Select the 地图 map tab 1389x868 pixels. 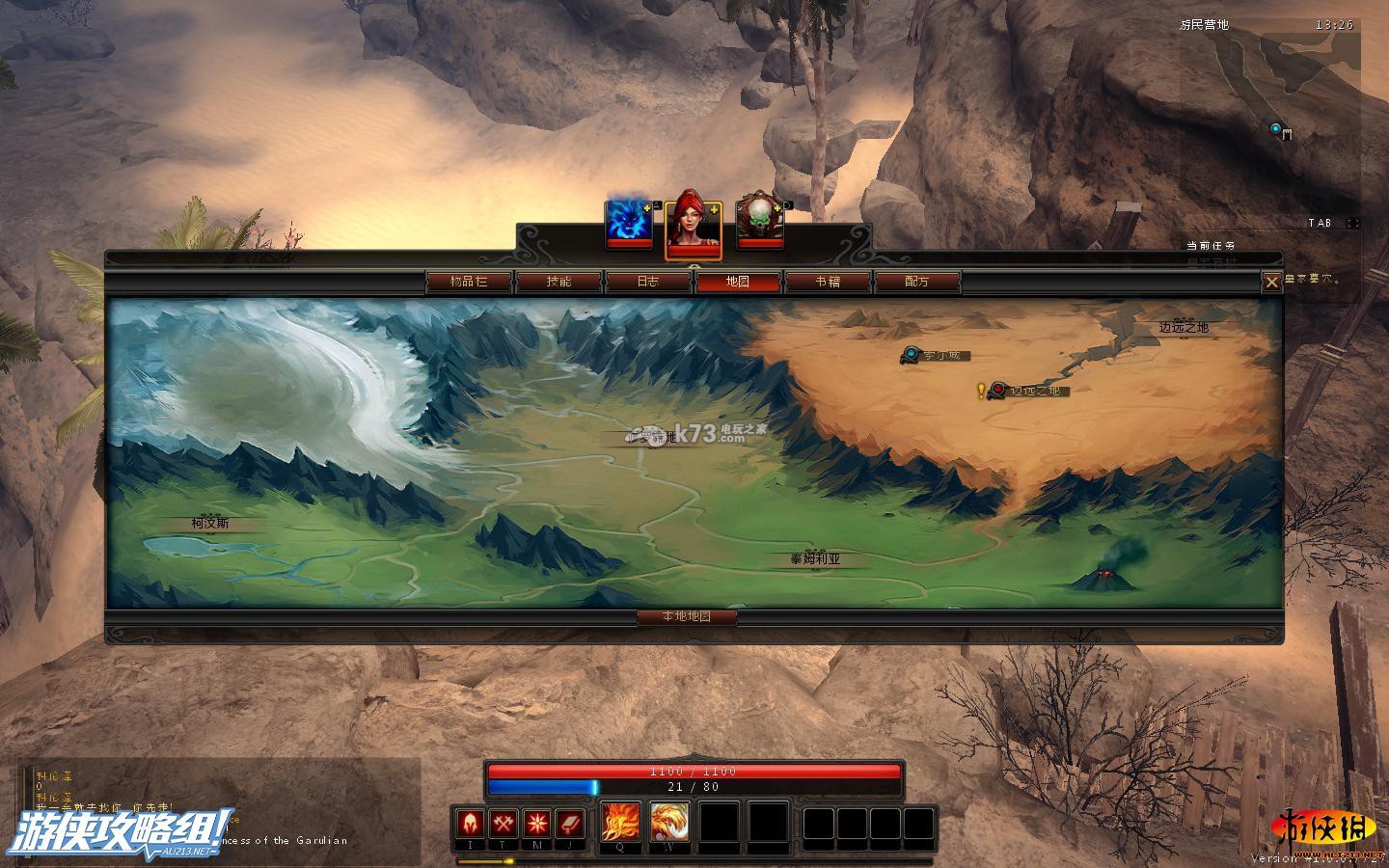[738, 282]
